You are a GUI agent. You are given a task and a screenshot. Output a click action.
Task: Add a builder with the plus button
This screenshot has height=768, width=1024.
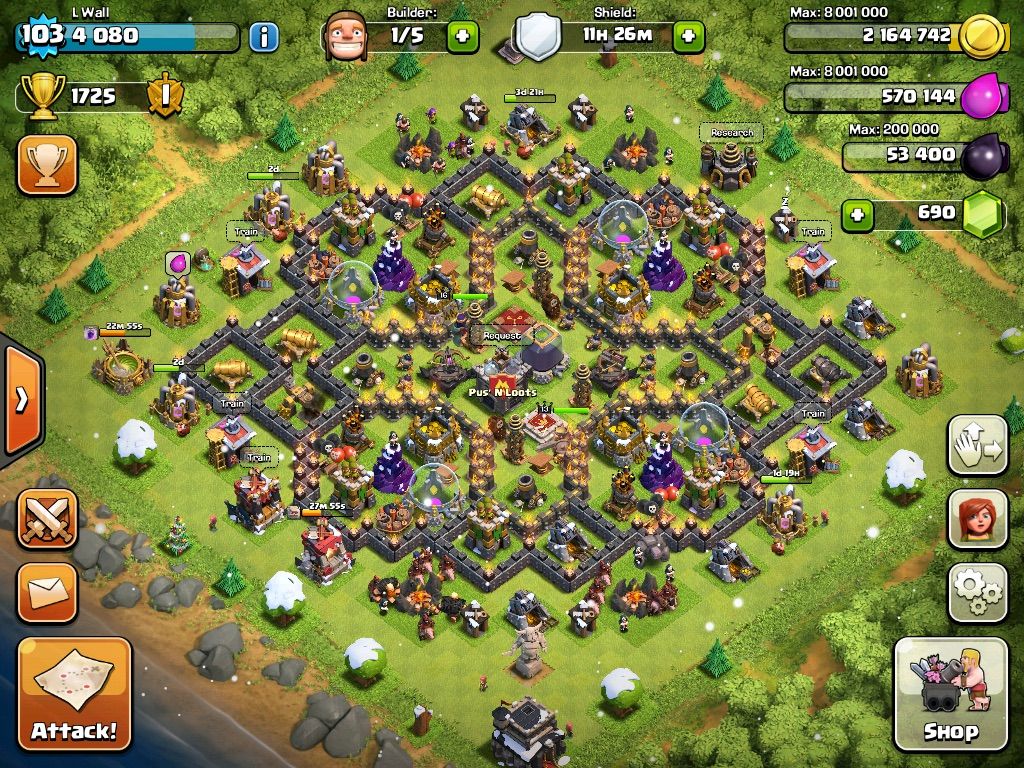462,38
